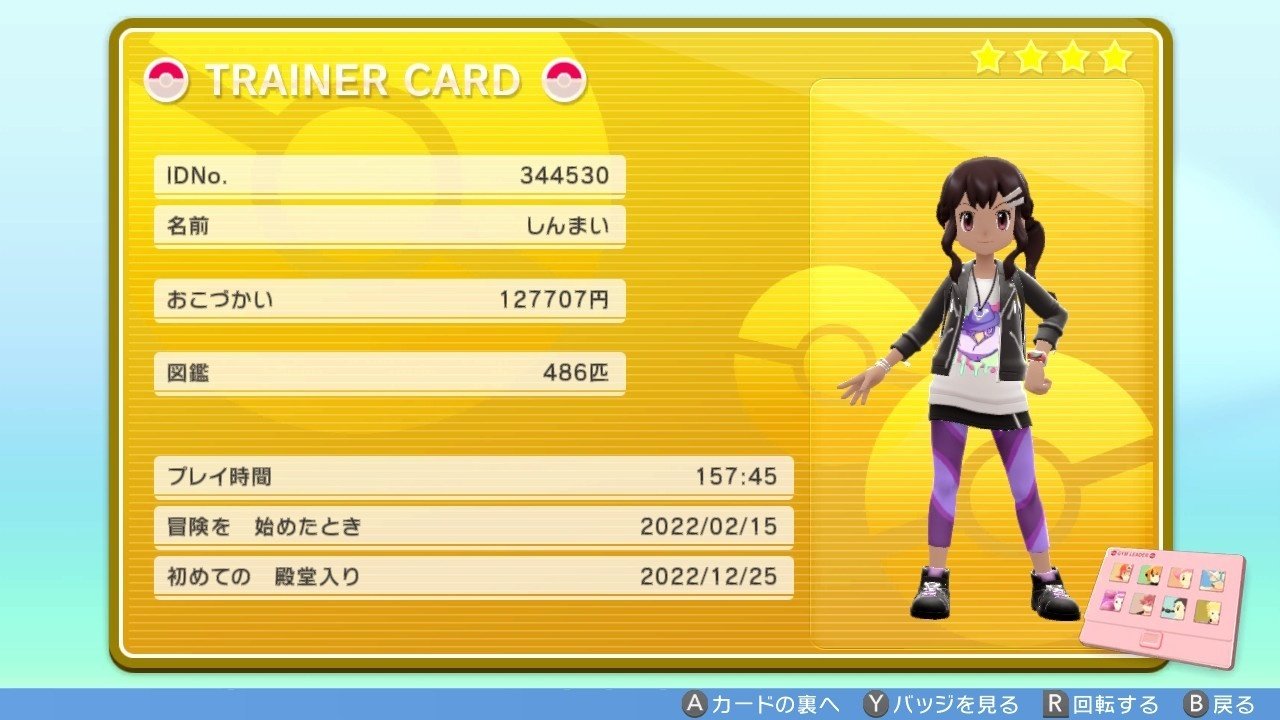Click the trainer name しんまい field
The width and height of the screenshot is (1280, 720).
388,226
